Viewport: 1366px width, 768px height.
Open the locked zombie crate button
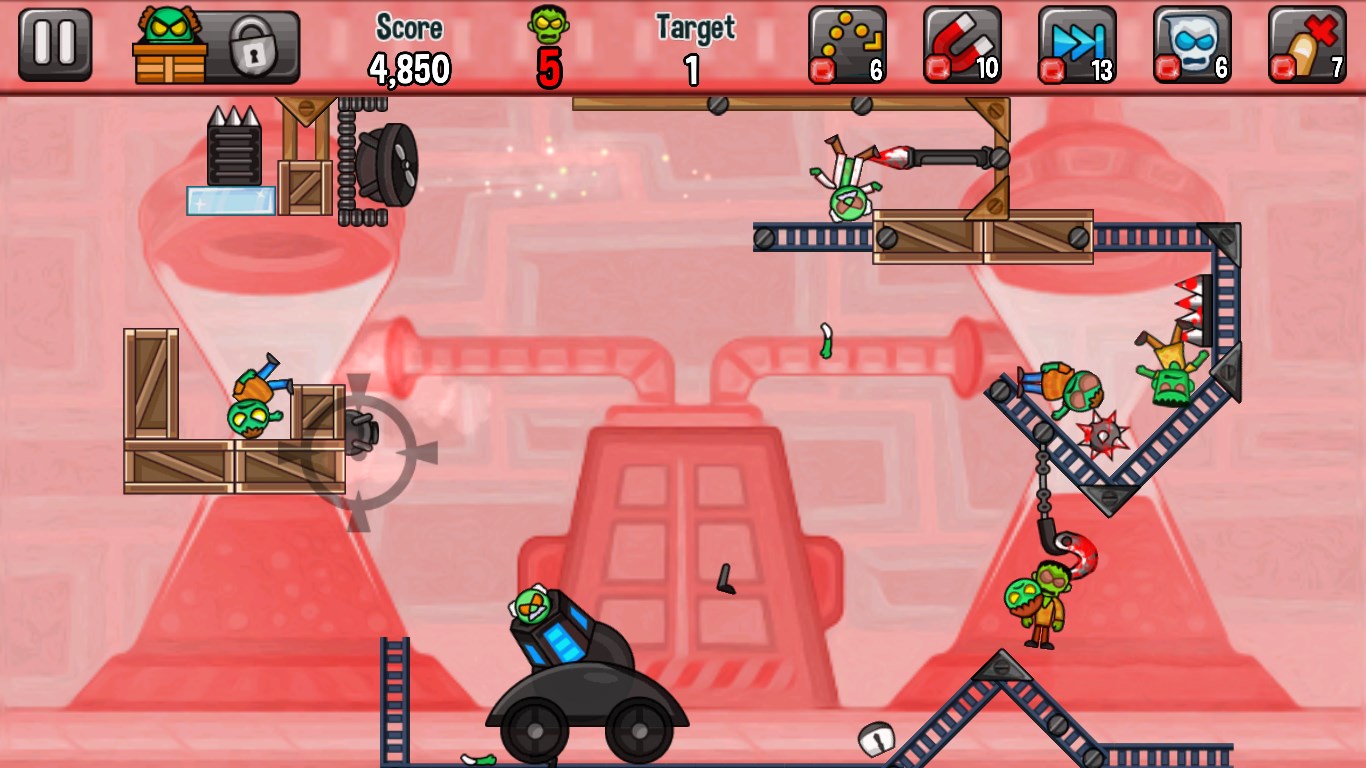(216, 47)
